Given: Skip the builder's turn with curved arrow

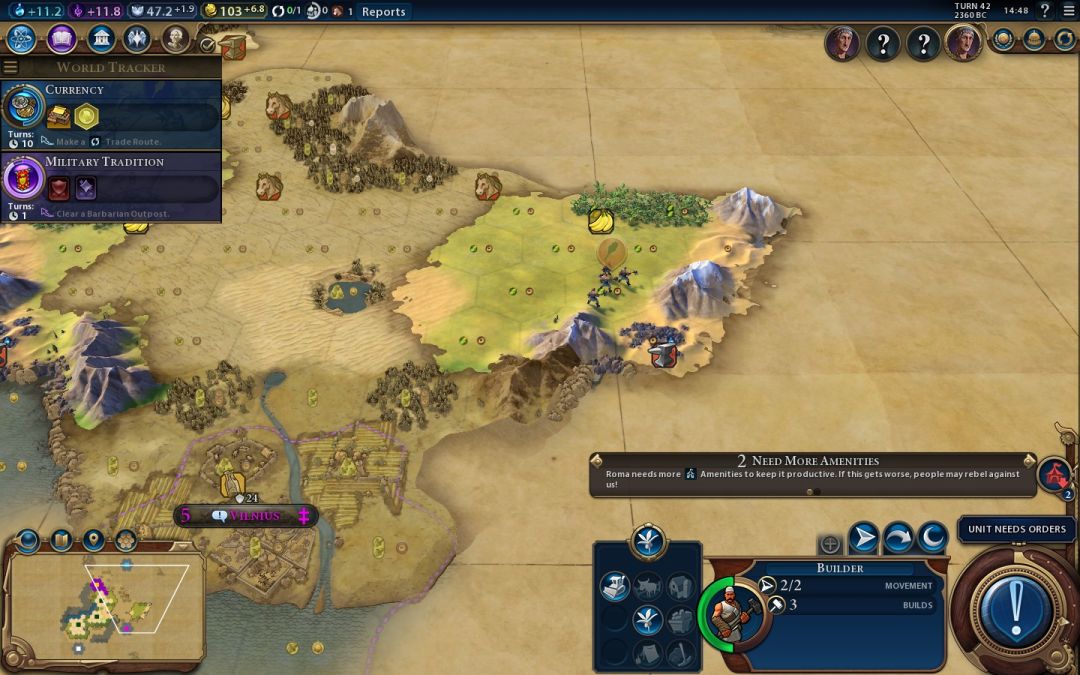Looking at the screenshot, I should point(898,539).
